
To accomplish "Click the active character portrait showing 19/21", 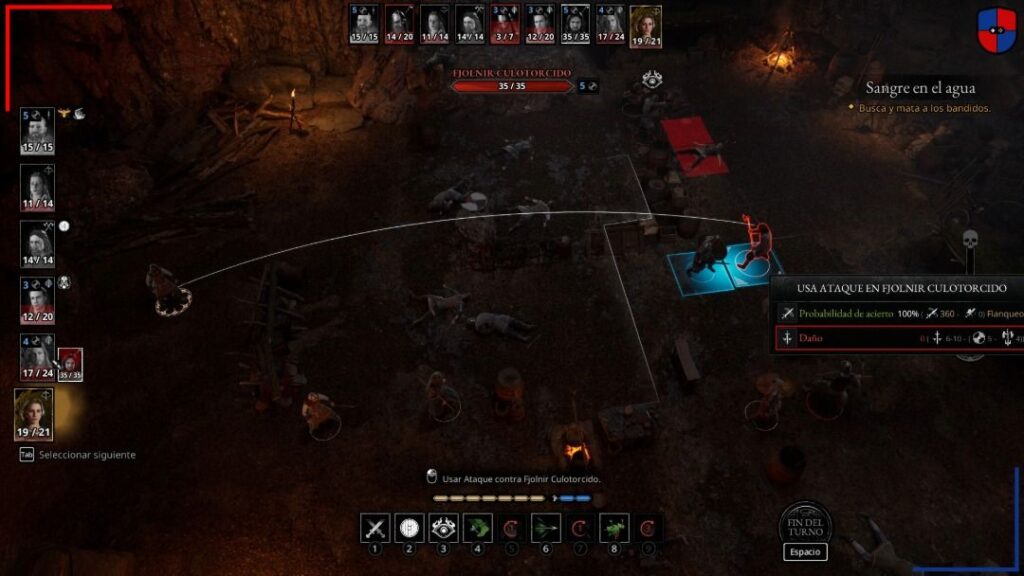I will (x=33, y=414).
